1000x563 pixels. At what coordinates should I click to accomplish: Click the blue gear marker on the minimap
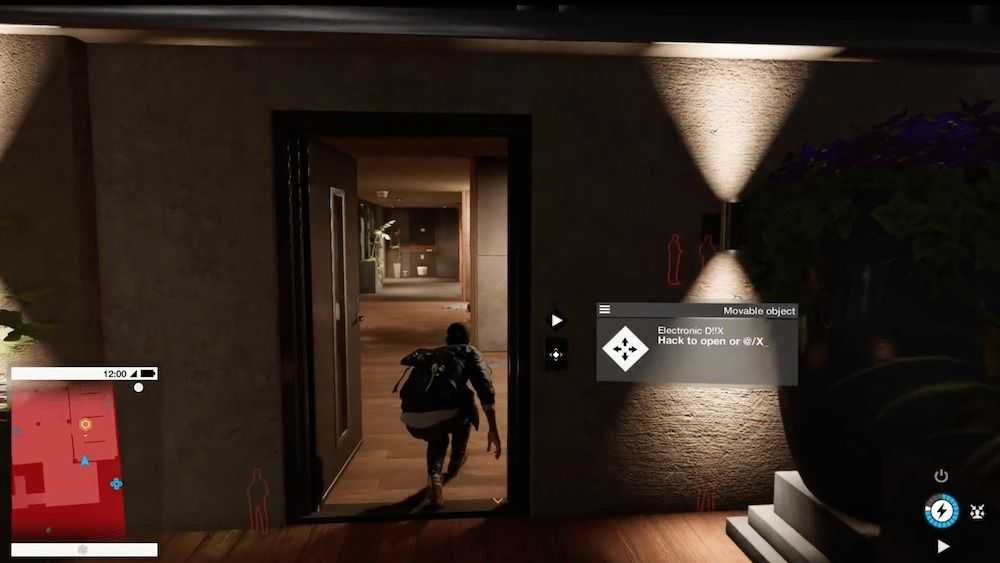(x=116, y=483)
